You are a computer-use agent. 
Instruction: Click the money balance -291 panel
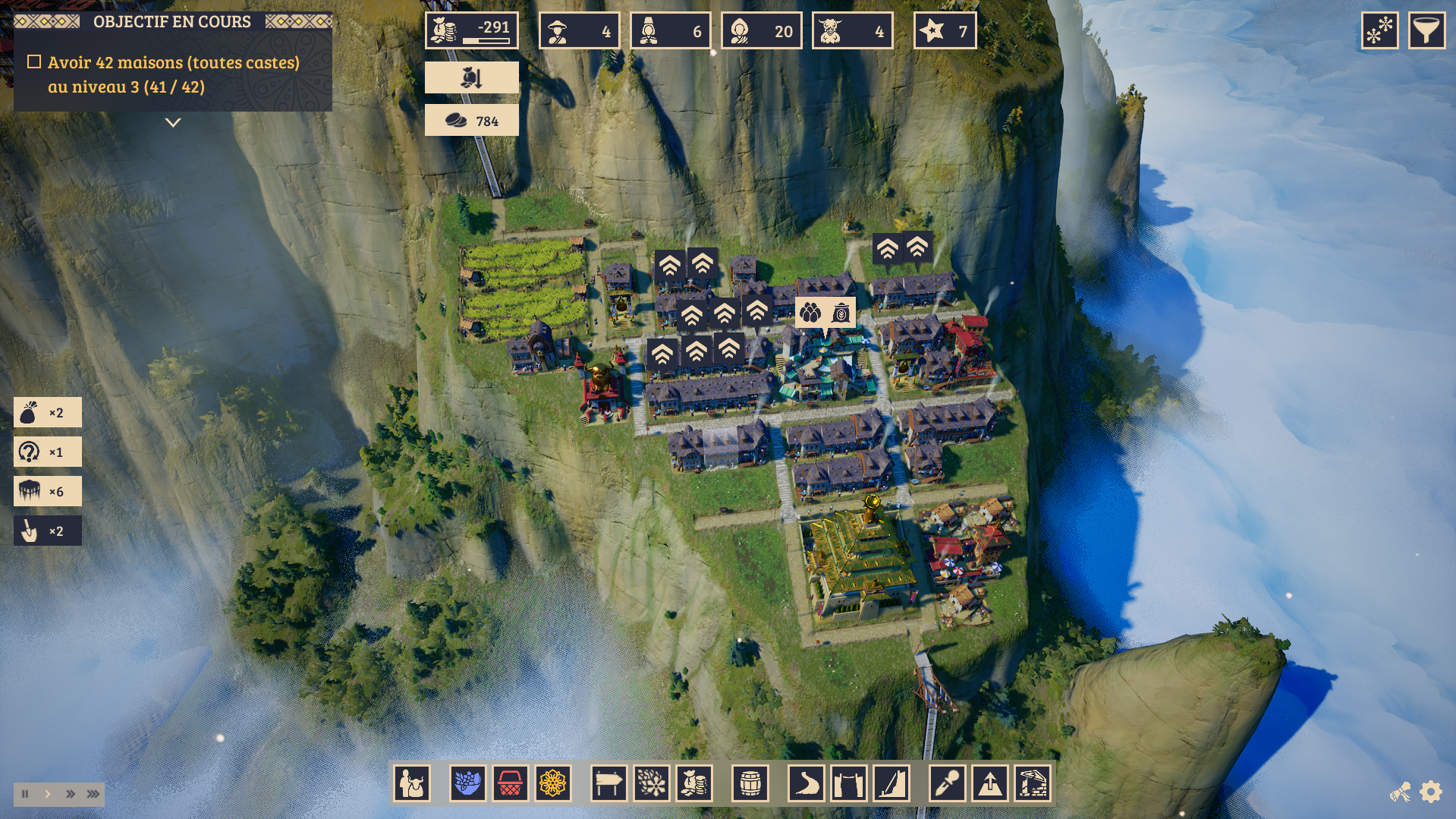coord(471,31)
